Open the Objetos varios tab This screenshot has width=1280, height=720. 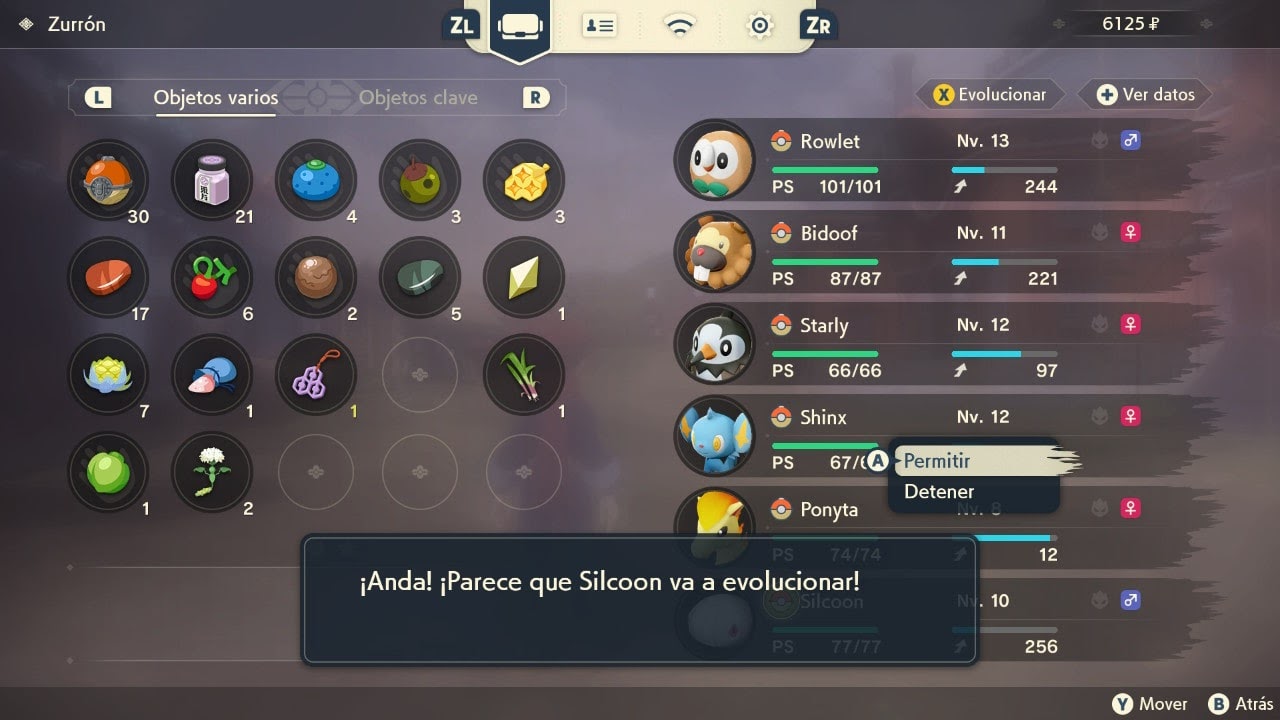(x=215, y=98)
